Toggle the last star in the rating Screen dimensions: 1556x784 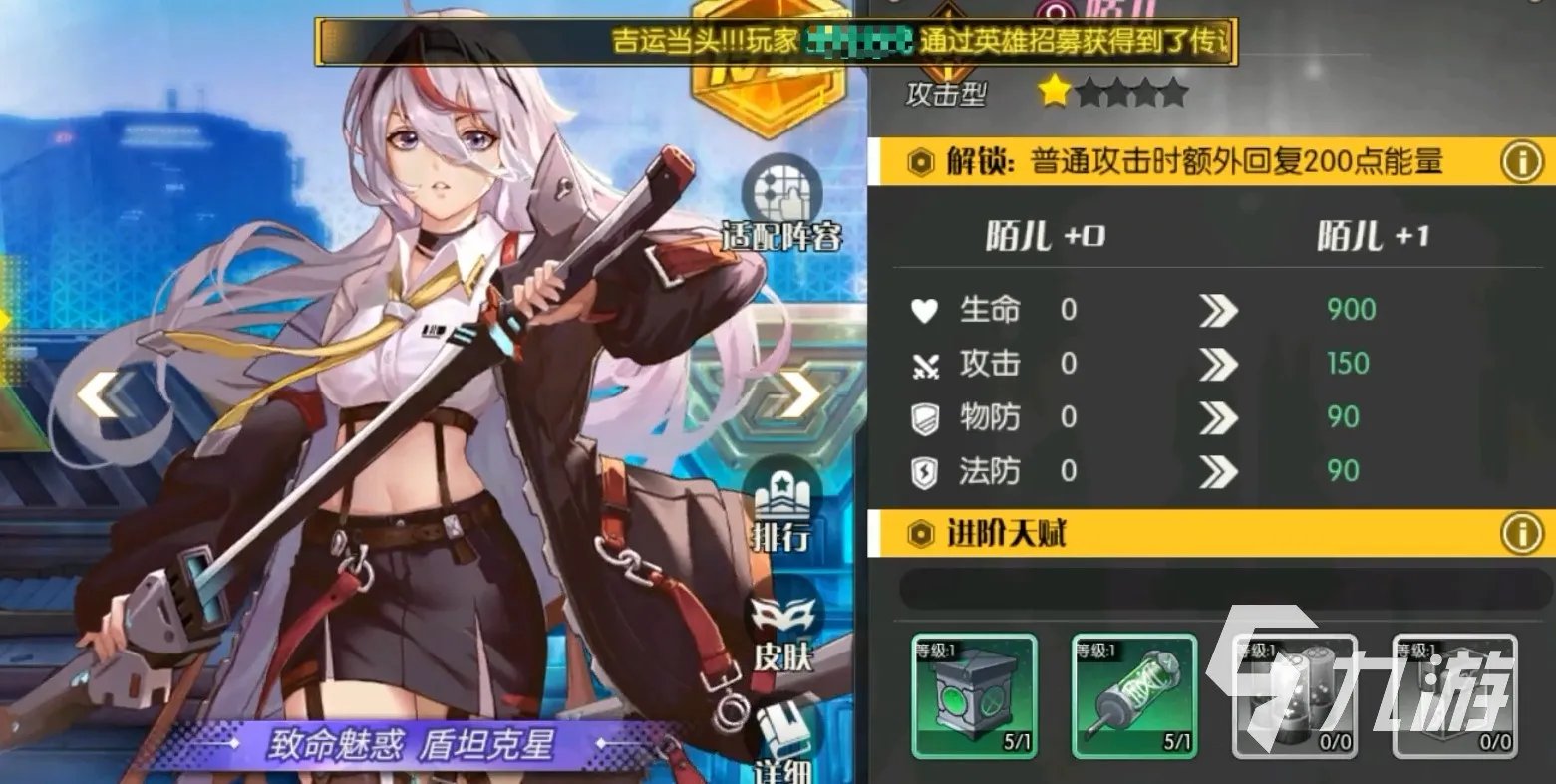[x=1173, y=92]
